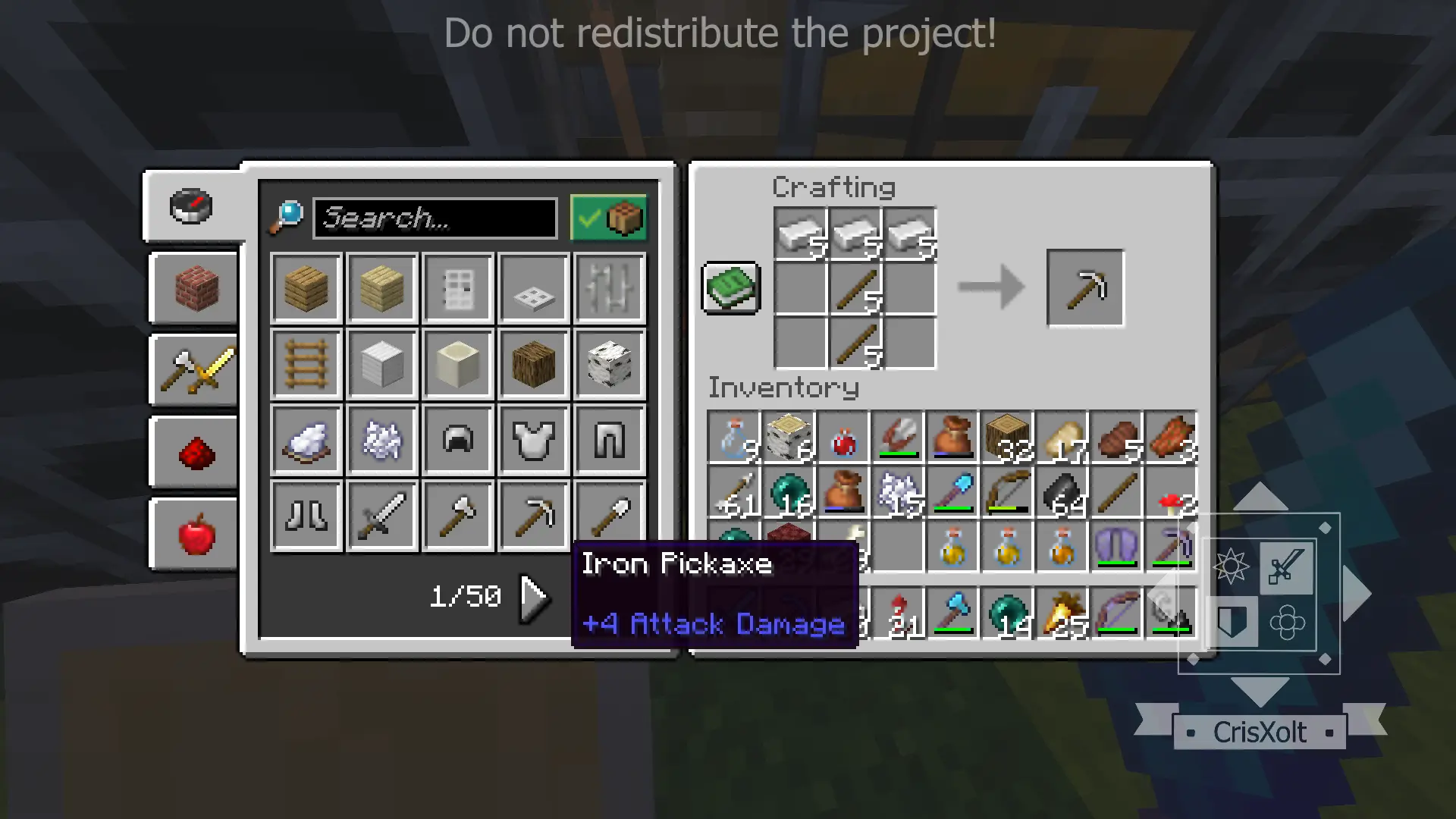This screenshot has width=1456, height=819.
Task: Switch to the brick construction tab
Action: [x=195, y=289]
